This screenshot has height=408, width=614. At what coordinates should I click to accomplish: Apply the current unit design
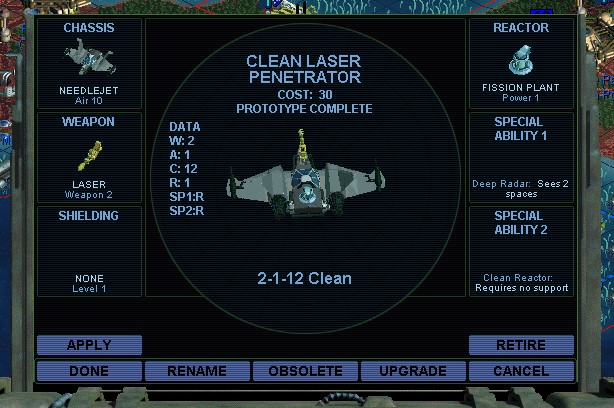click(x=89, y=345)
